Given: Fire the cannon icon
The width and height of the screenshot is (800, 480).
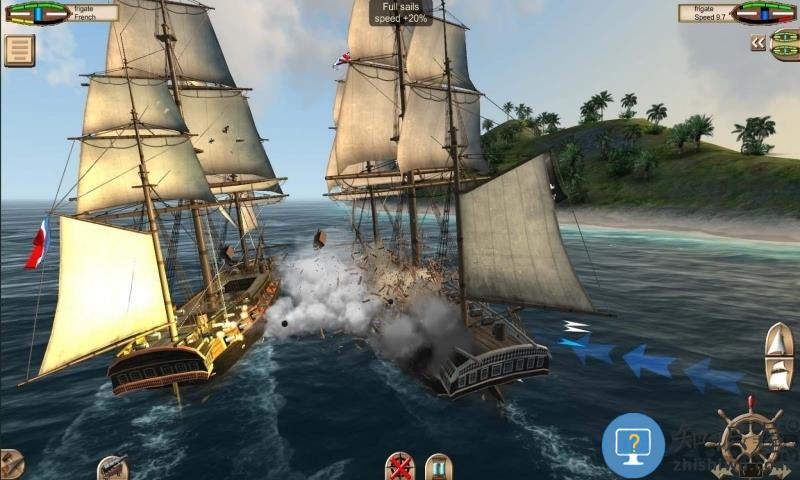Looking at the screenshot, I should 112,467.
